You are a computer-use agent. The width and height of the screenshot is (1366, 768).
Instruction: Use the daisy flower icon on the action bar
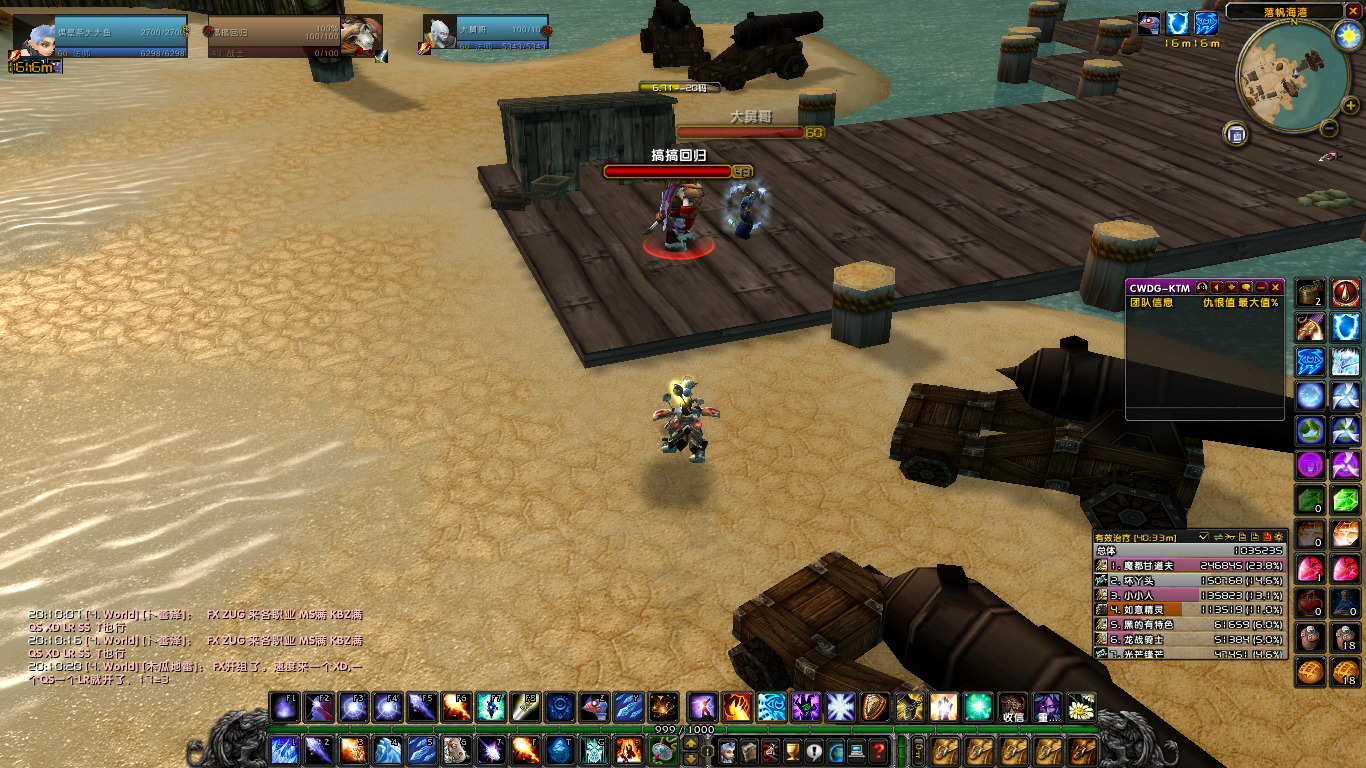pyautogui.click(x=1080, y=707)
